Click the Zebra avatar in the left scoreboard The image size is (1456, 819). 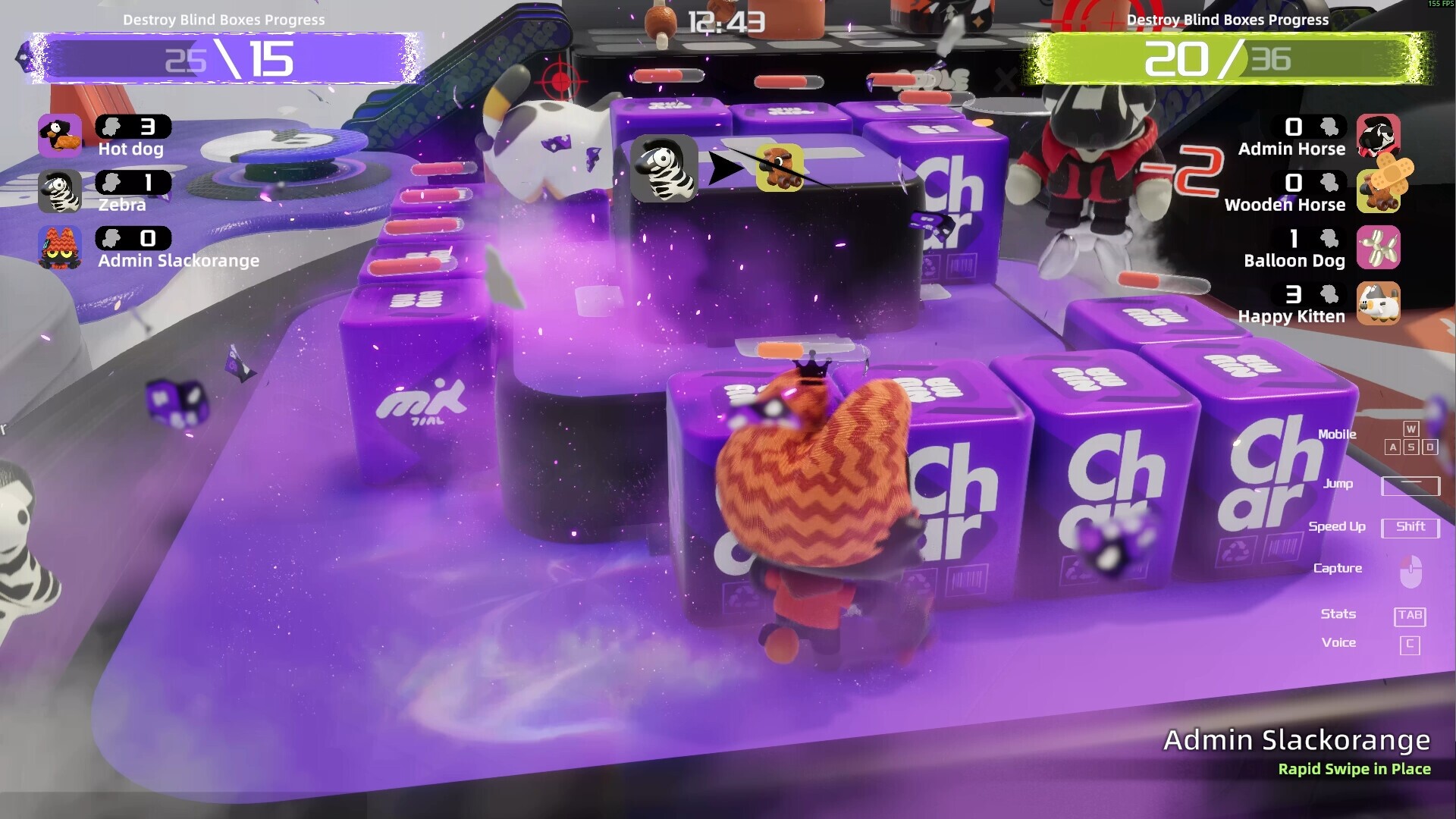click(x=60, y=191)
